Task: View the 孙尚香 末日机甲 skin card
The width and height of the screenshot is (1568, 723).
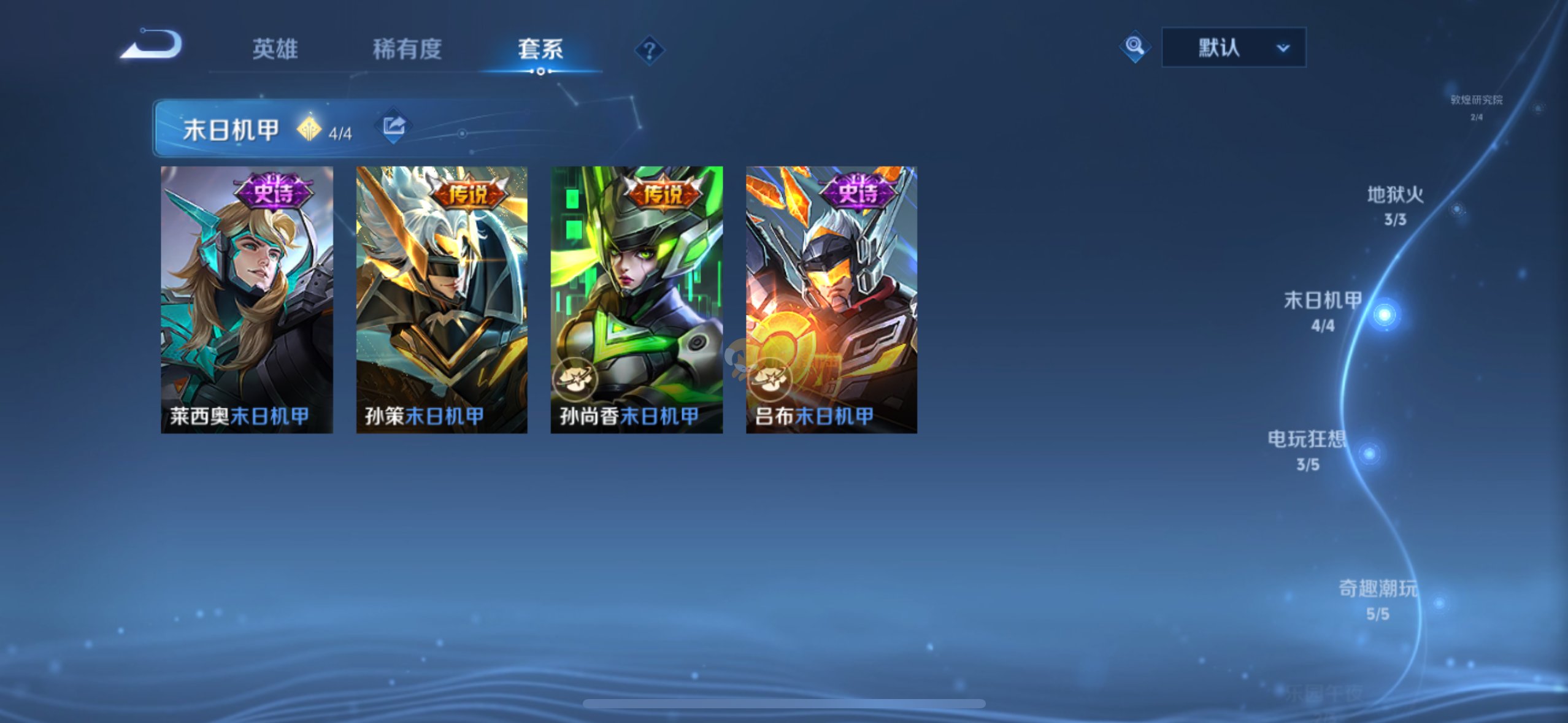Action: pos(636,299)
